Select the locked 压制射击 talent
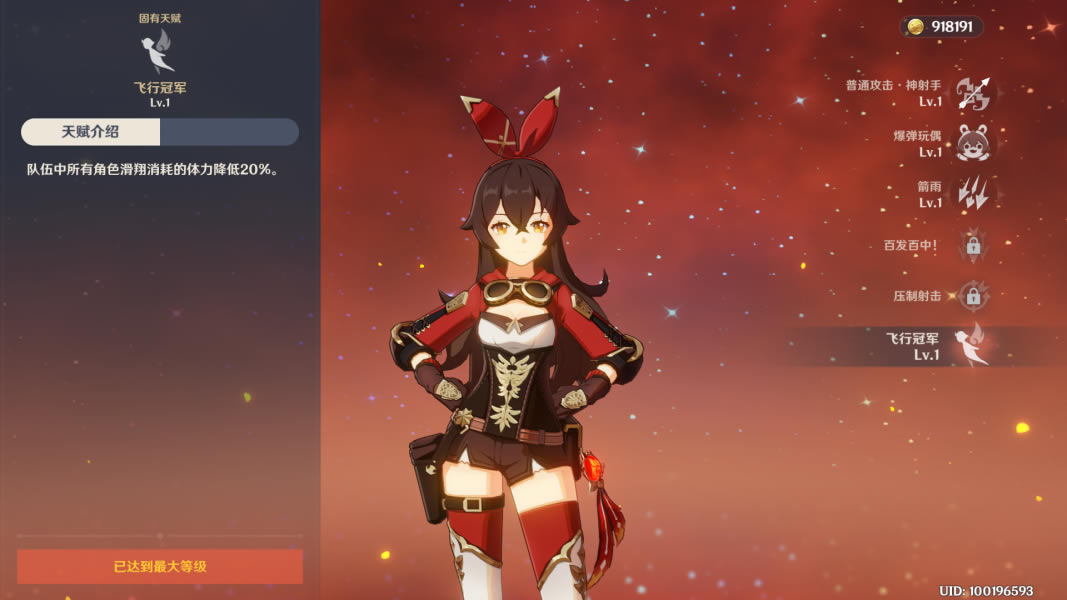Viewport: 1067px width, 600px height. (972, 296)
